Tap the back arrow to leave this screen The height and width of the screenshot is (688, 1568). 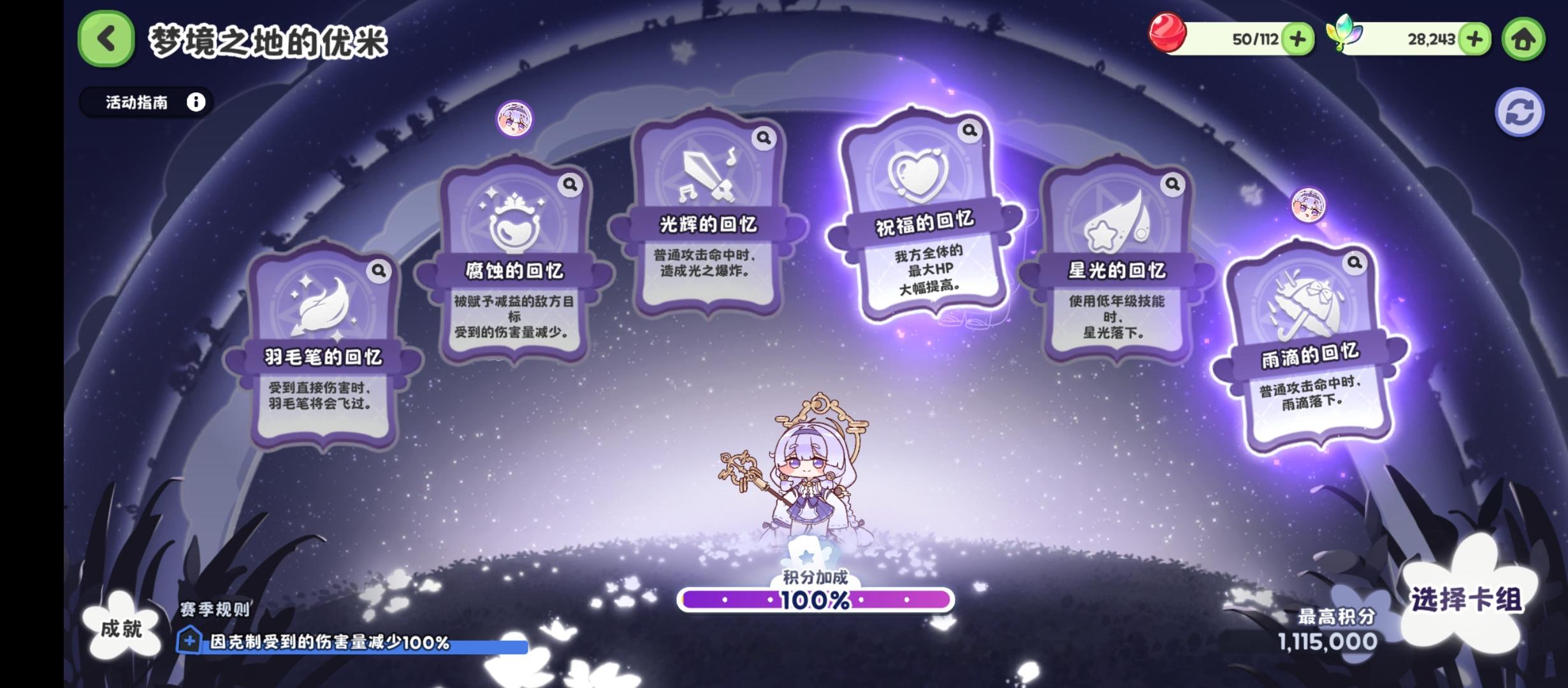pyautogui.click(x=106, y=39)
